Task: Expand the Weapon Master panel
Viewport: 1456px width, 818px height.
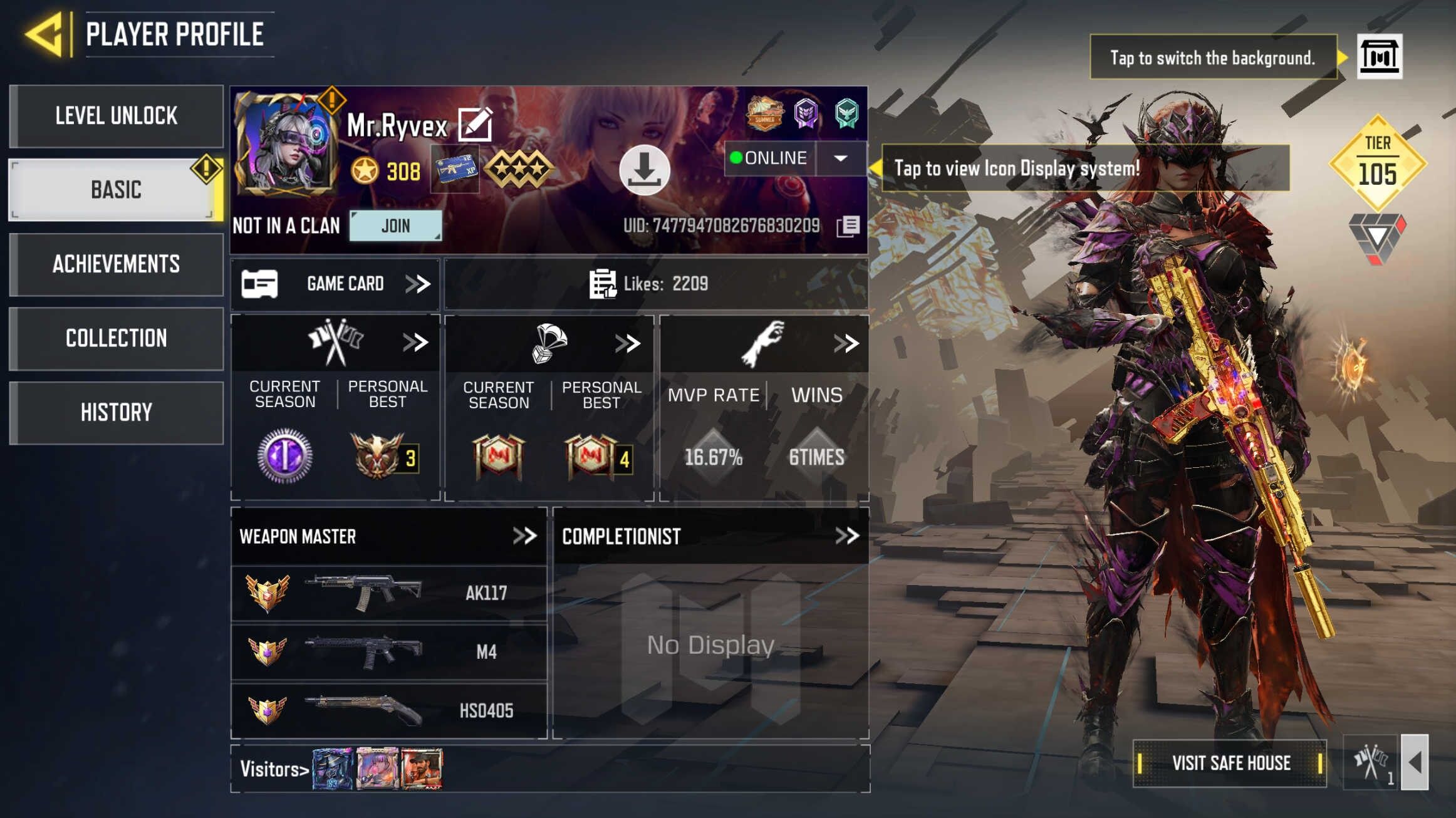Action: (x=524, y=536)
